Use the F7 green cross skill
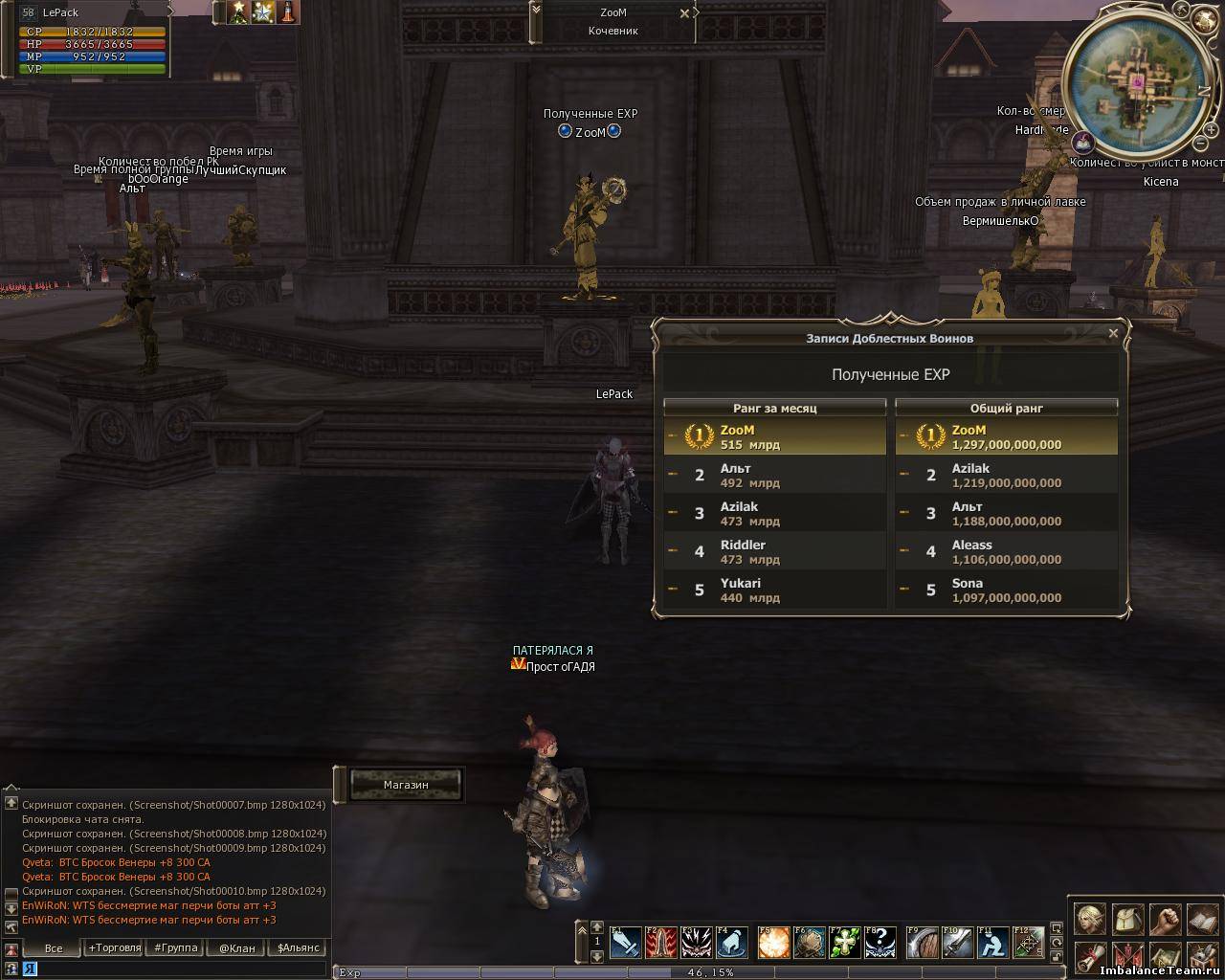This screenshot has width=1225, height=980. (x=844, y=943)
